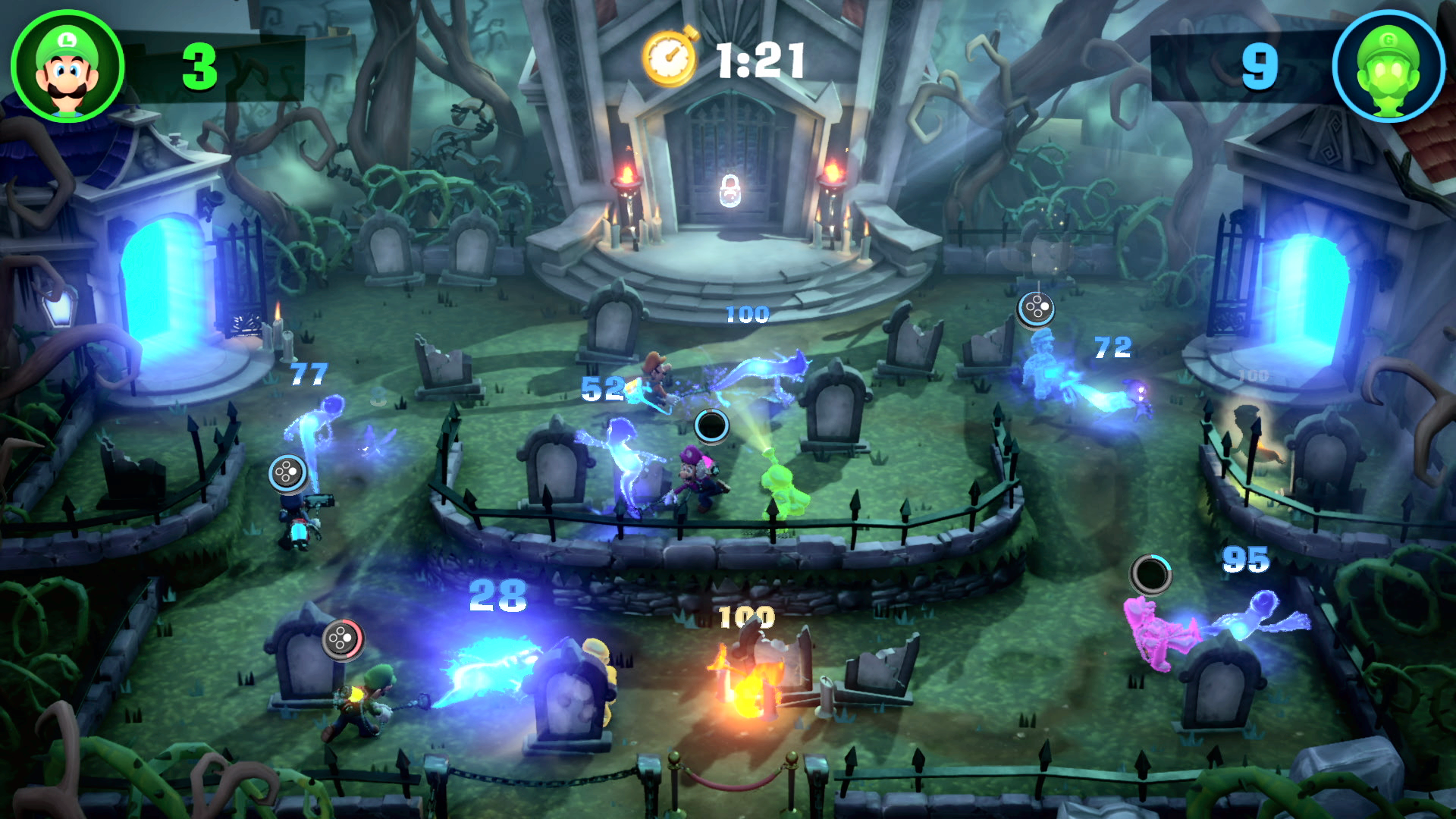Select the Gooigi team portrait

tap(1388, 66)
